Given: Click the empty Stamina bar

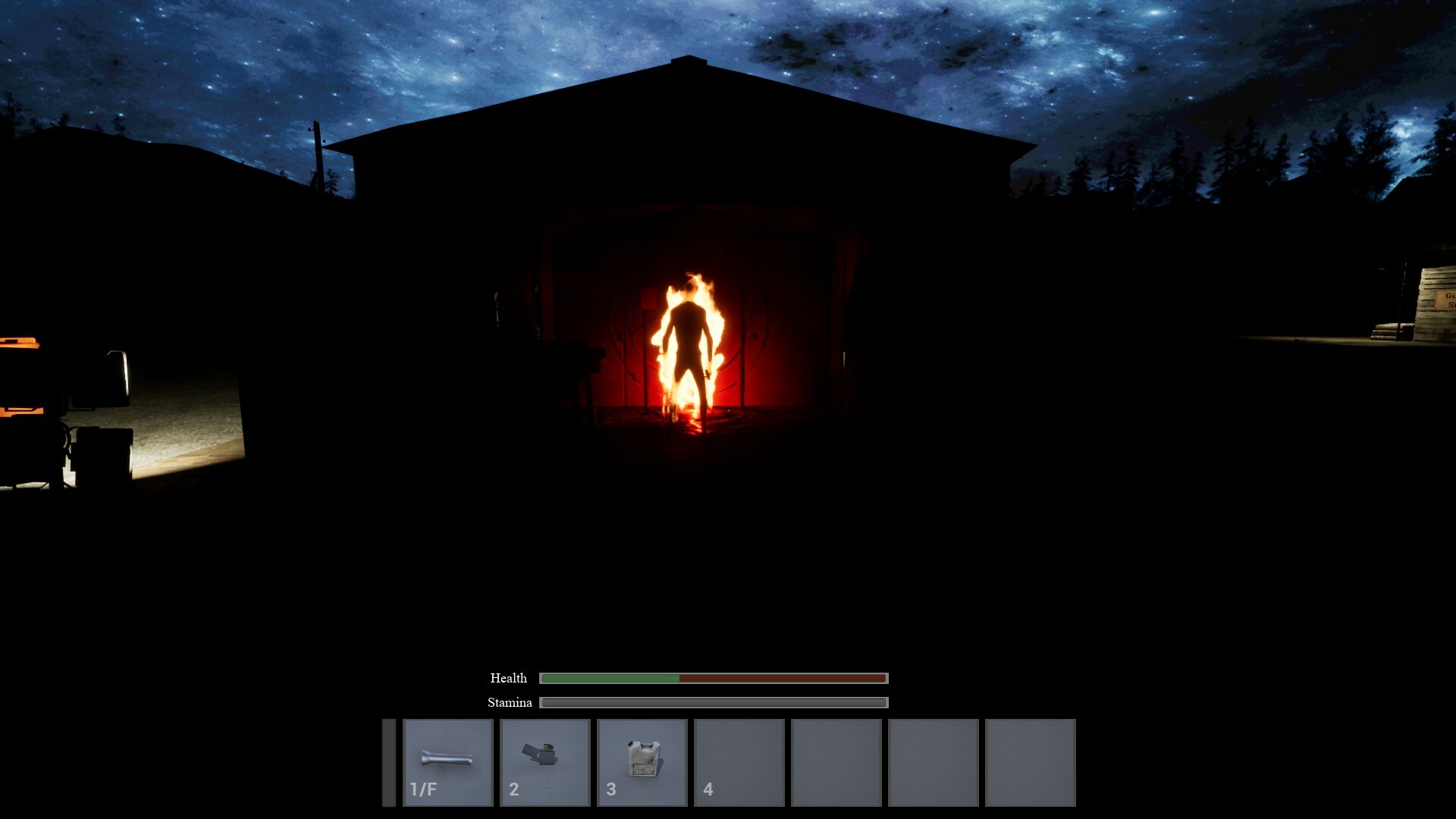Looking at the screenshot, I should [x=713, y=703].
